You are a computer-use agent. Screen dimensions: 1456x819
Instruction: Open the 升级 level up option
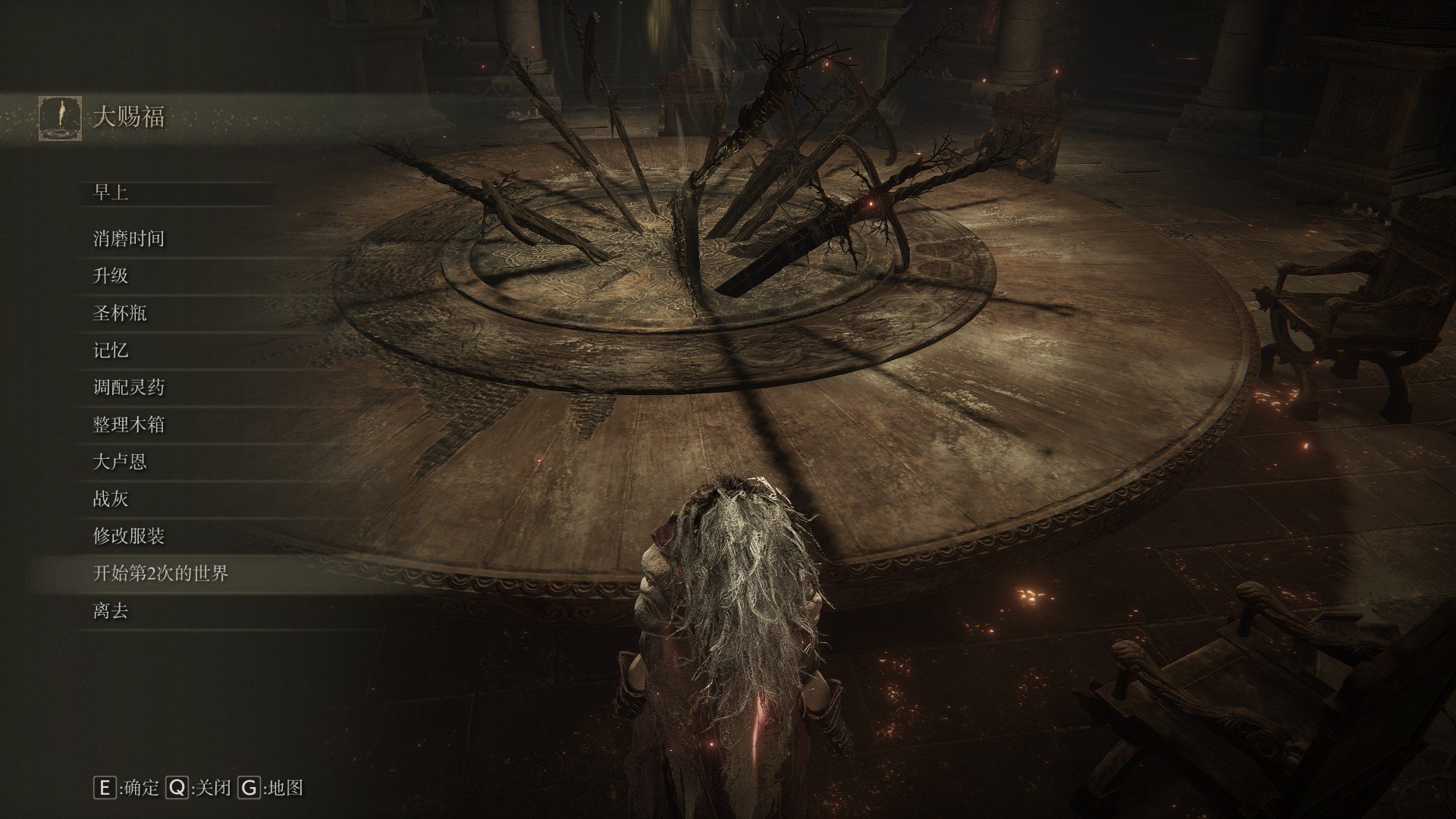pos(111,276)
